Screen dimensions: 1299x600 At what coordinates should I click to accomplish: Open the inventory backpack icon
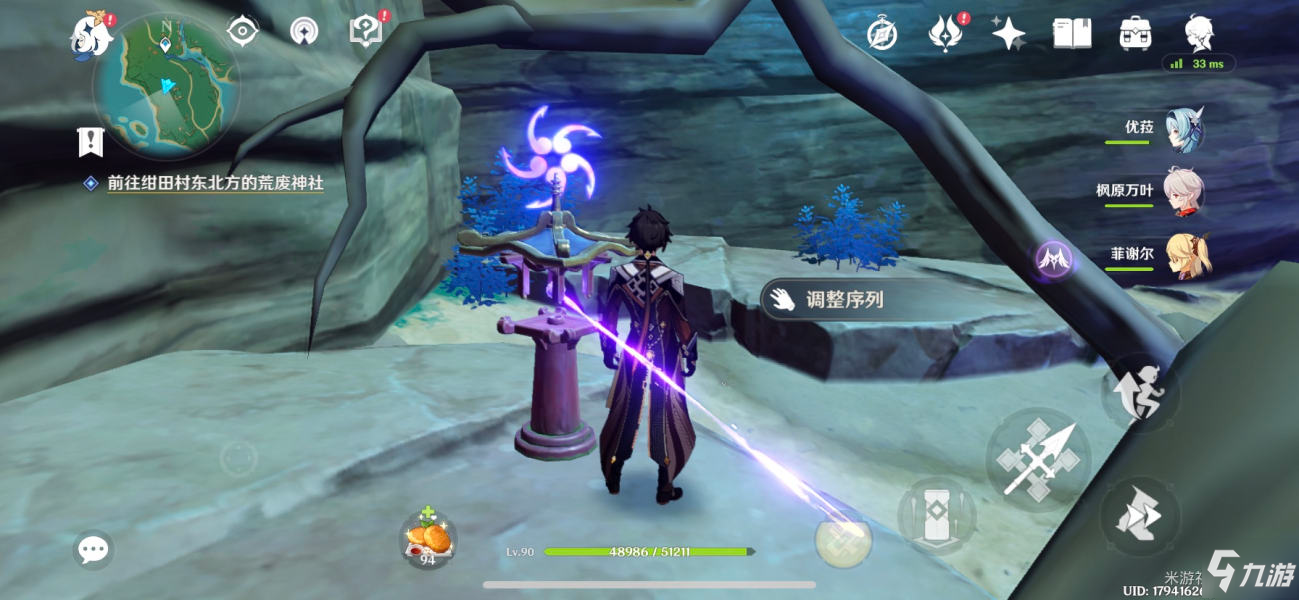pyautogui.click(x=1135, y=34)
